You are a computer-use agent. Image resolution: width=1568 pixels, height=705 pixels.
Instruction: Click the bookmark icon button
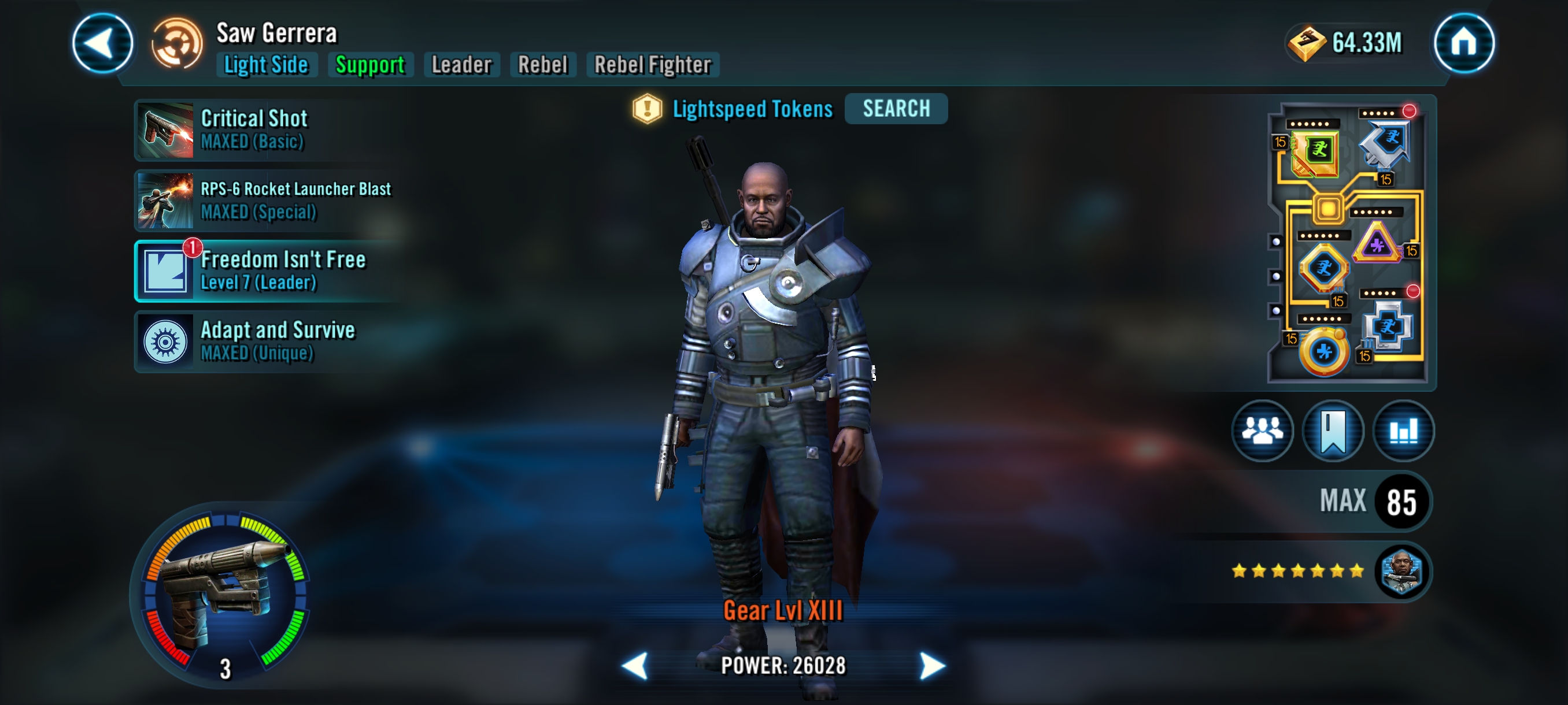tap(1333, 431)
